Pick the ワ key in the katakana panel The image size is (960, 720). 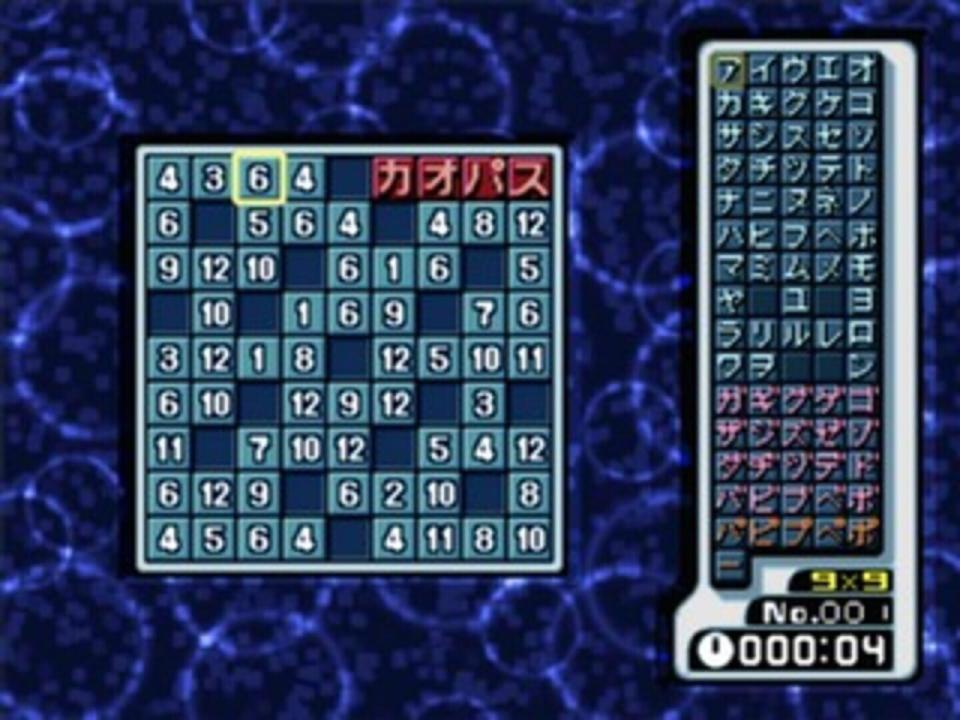[729, 366]
